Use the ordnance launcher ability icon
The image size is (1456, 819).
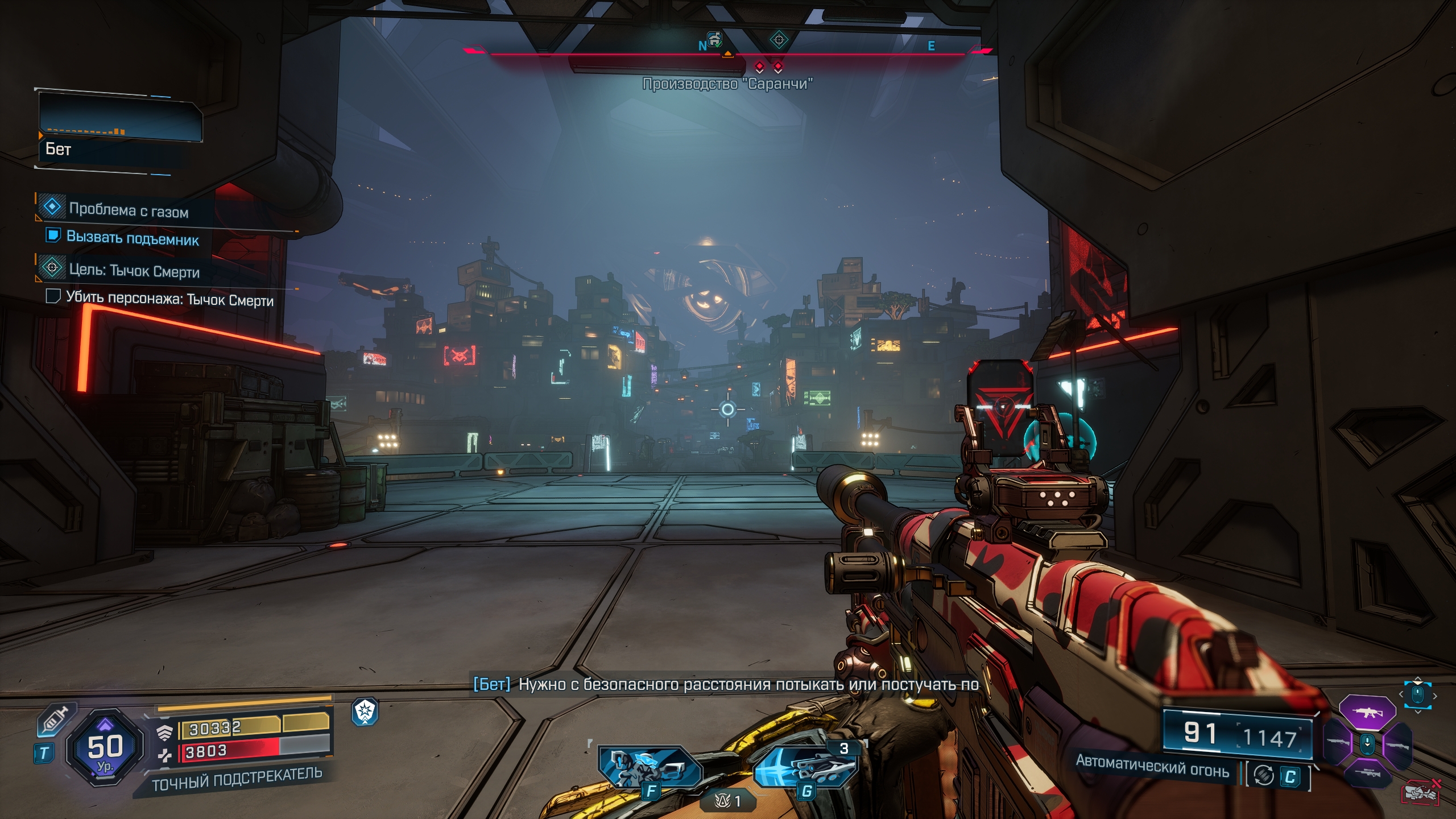[804, 767]
